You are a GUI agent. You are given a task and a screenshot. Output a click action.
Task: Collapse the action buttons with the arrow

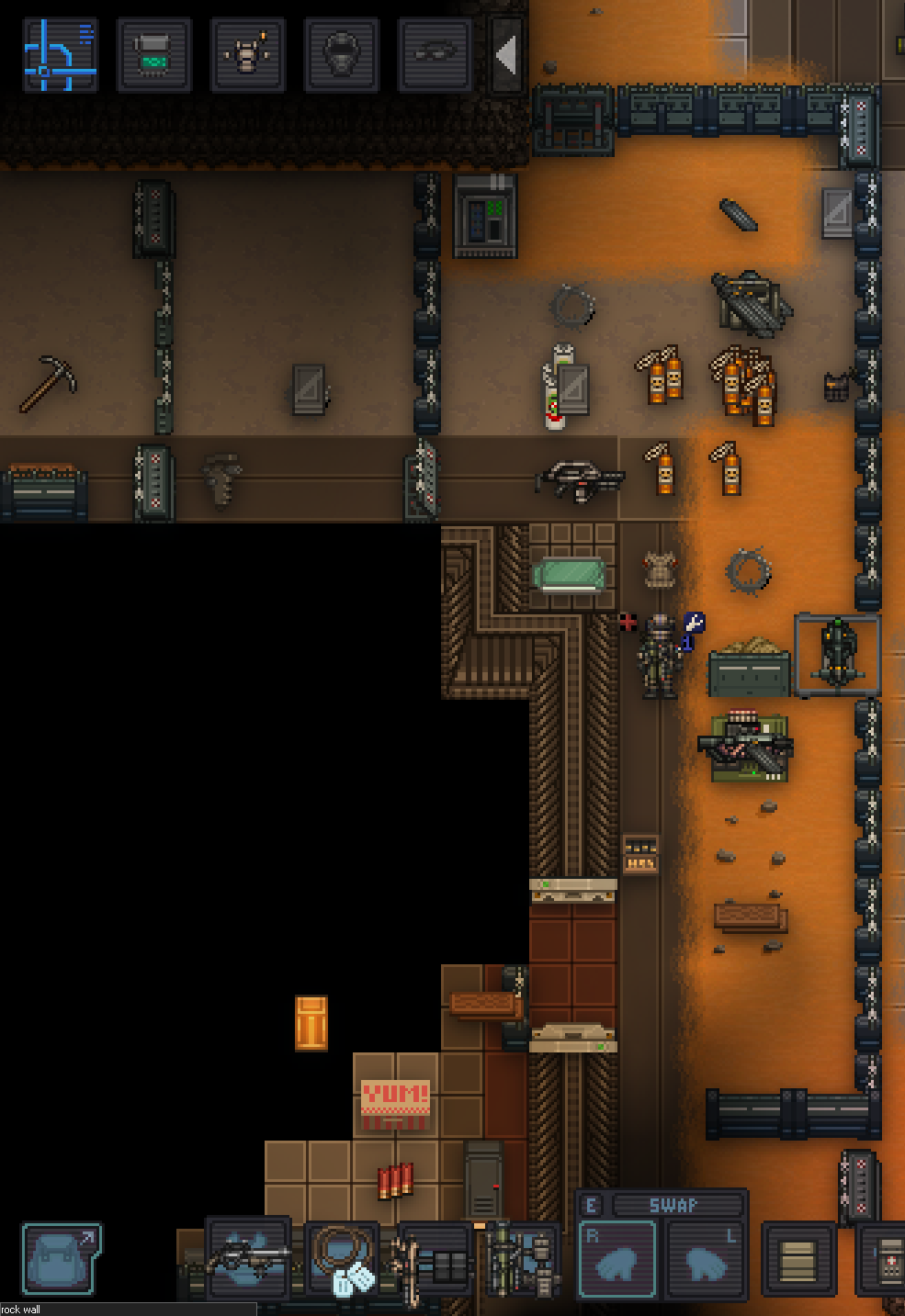(x=506, y=55)
